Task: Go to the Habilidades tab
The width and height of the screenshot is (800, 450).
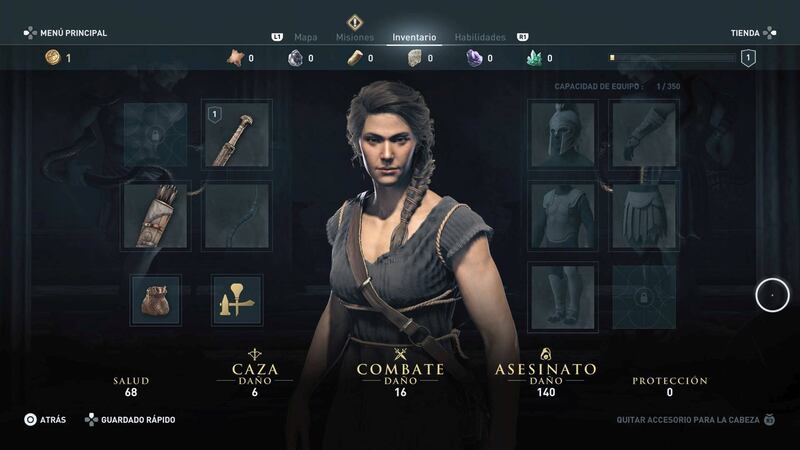Action: [480, 37]
